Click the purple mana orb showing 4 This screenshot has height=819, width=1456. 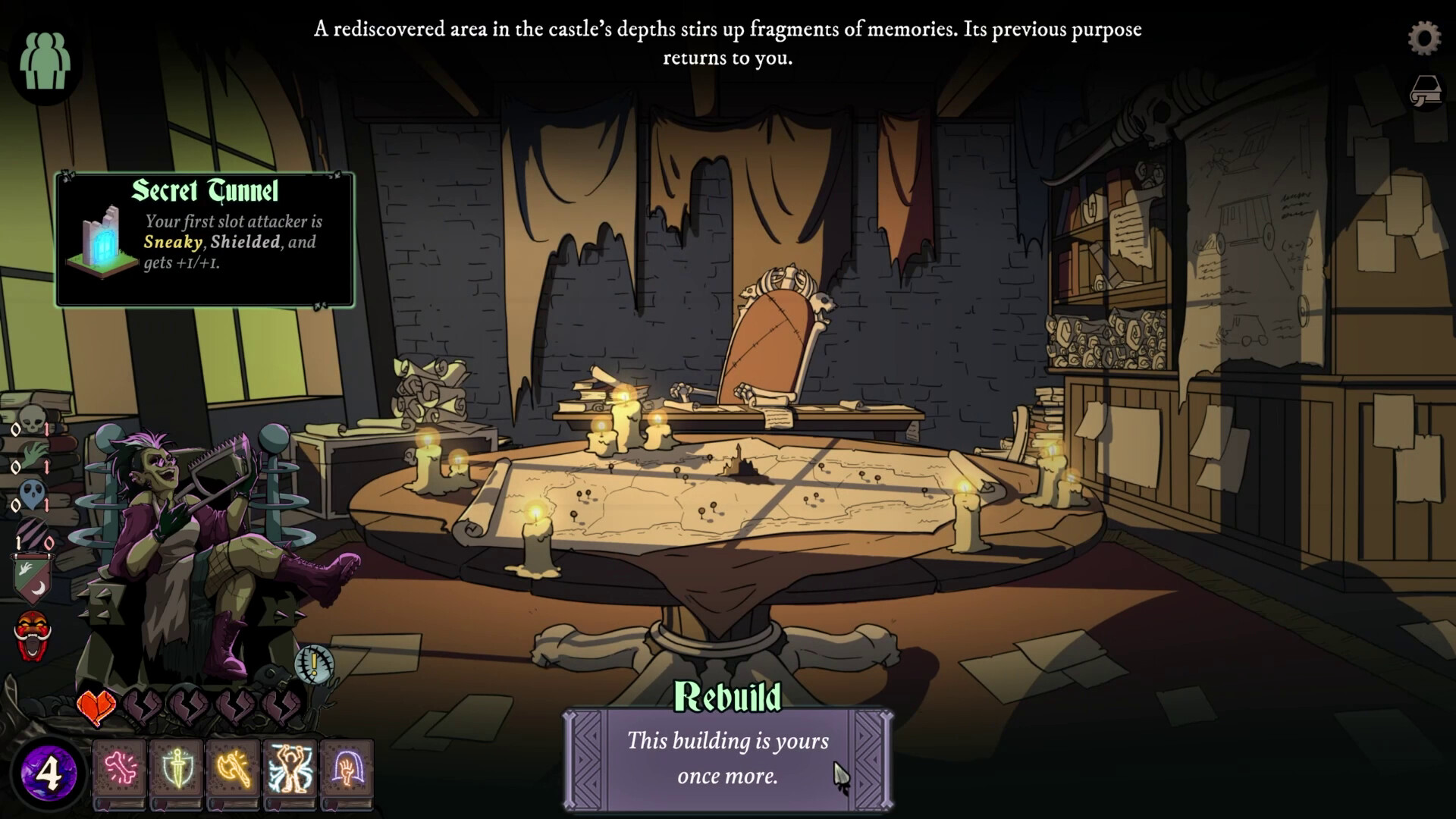[49, 772]
